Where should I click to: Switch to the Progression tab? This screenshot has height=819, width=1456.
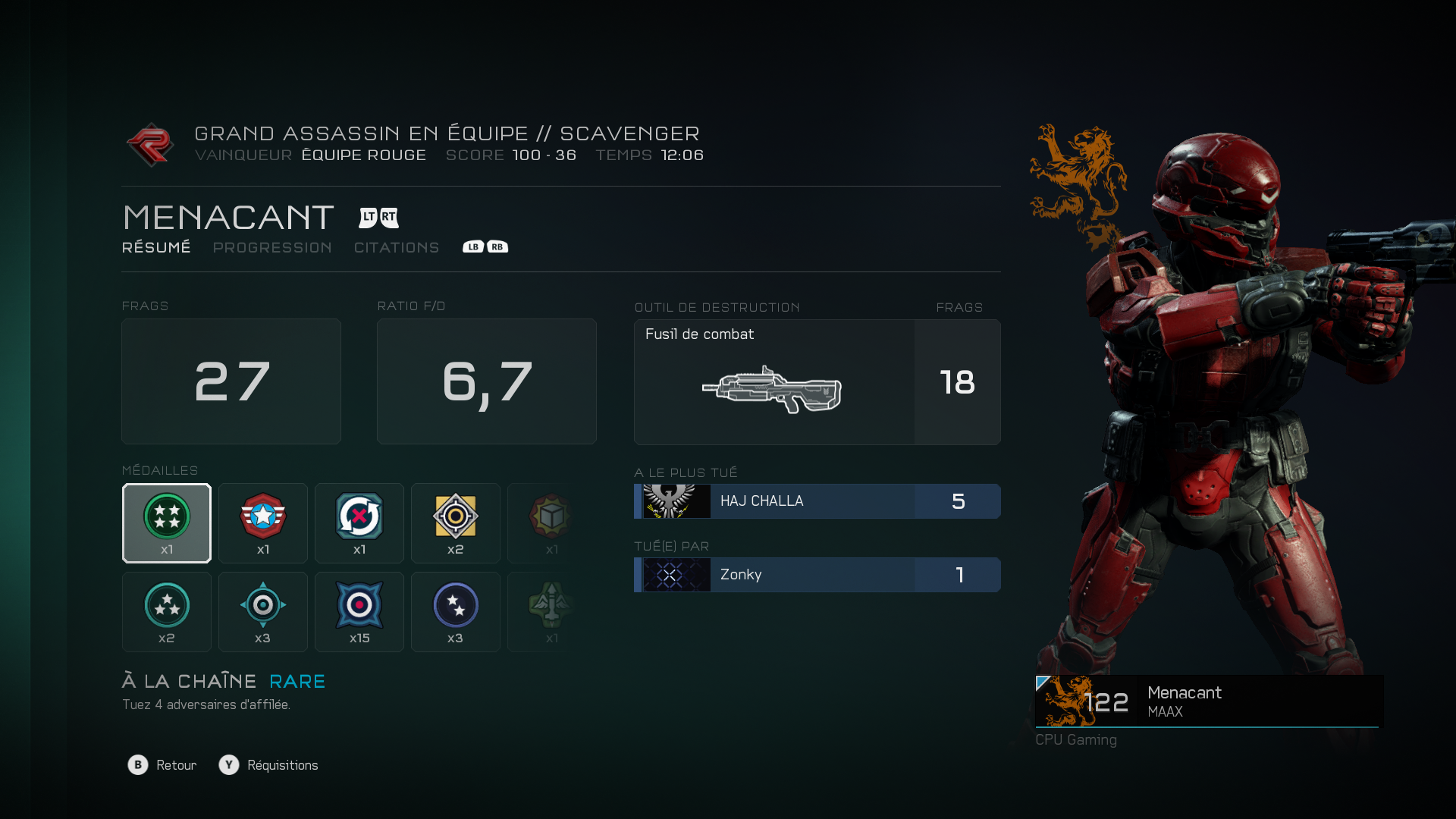(x=272, y=248)
